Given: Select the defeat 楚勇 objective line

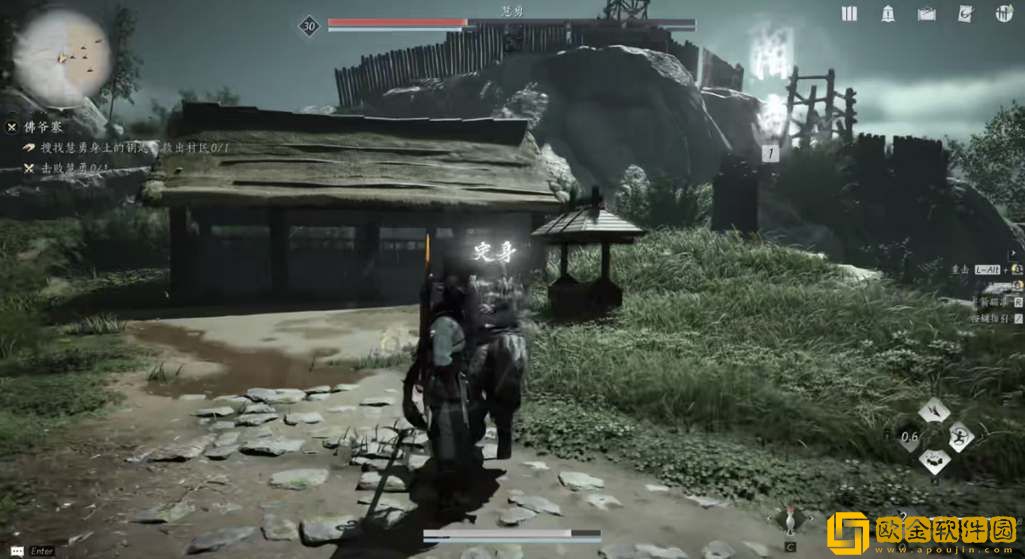Looking at the screenshot, I should tap(60, 168).
